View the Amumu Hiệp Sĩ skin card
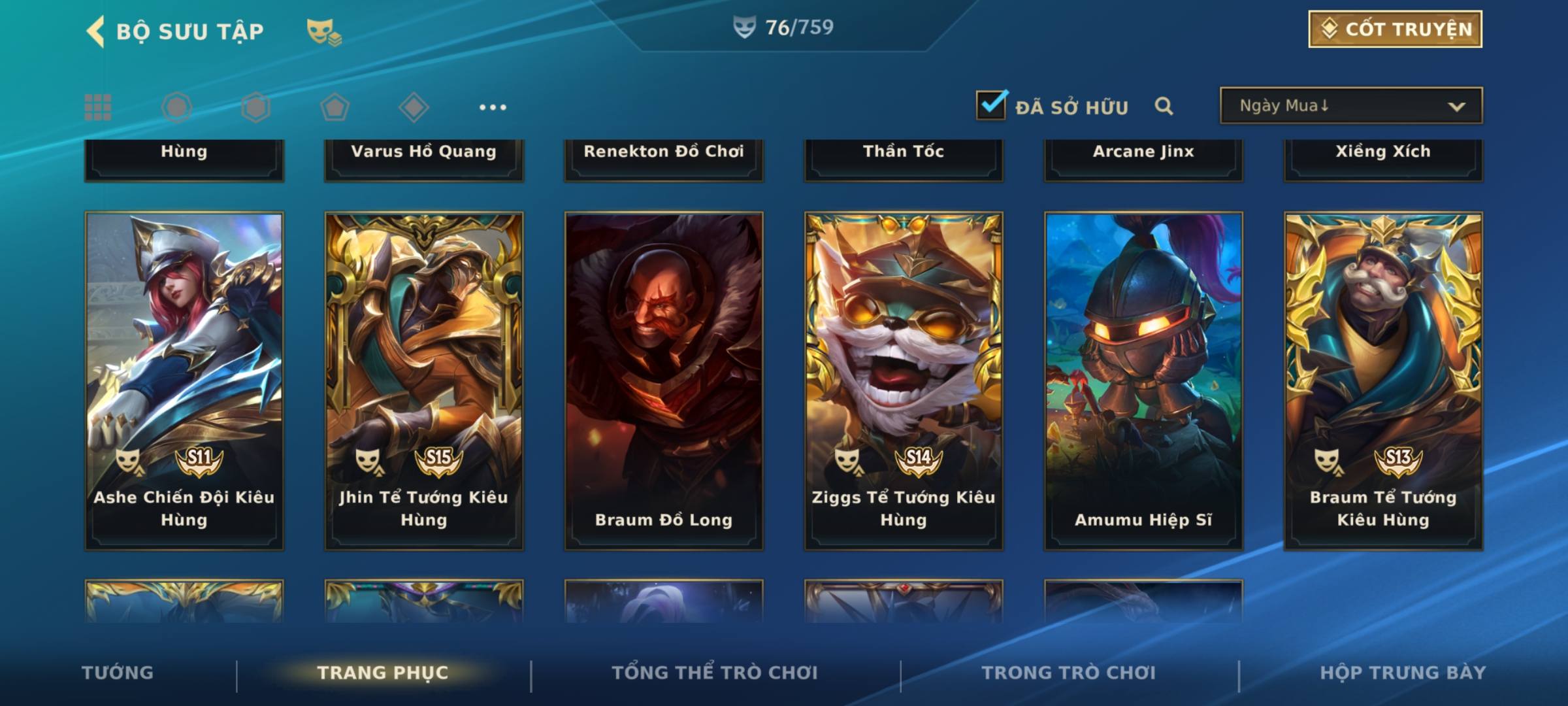 coord(1143,380)
